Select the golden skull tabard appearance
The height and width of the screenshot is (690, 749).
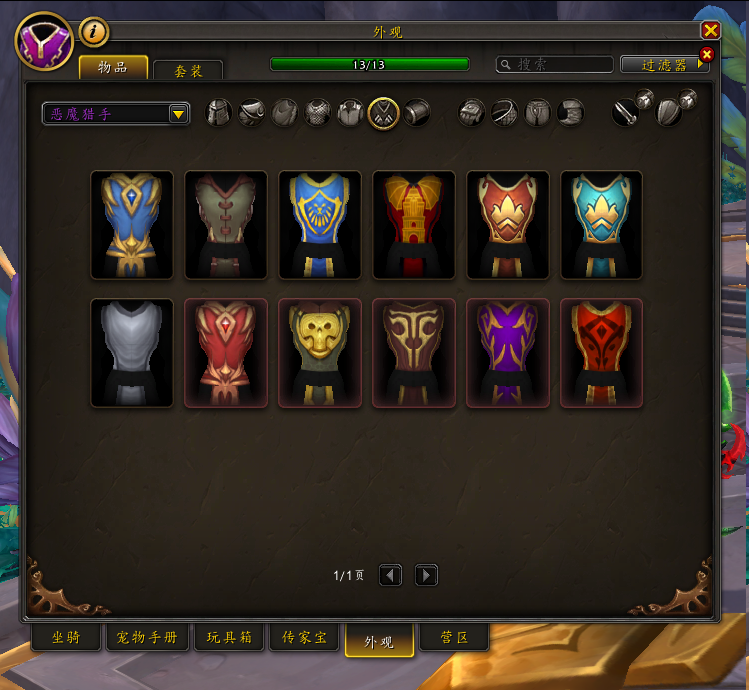320,353
